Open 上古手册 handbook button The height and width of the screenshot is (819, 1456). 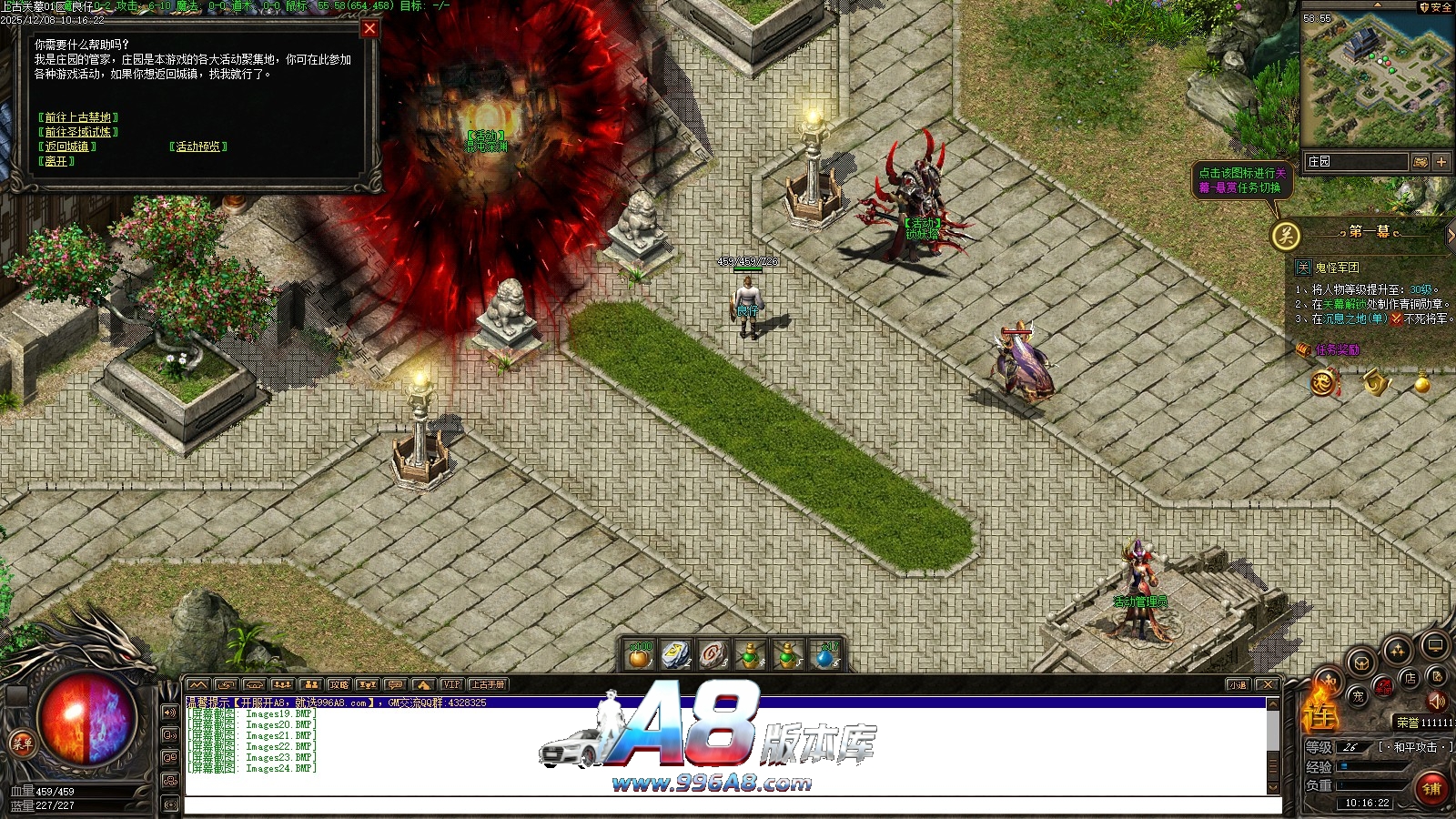488,684
